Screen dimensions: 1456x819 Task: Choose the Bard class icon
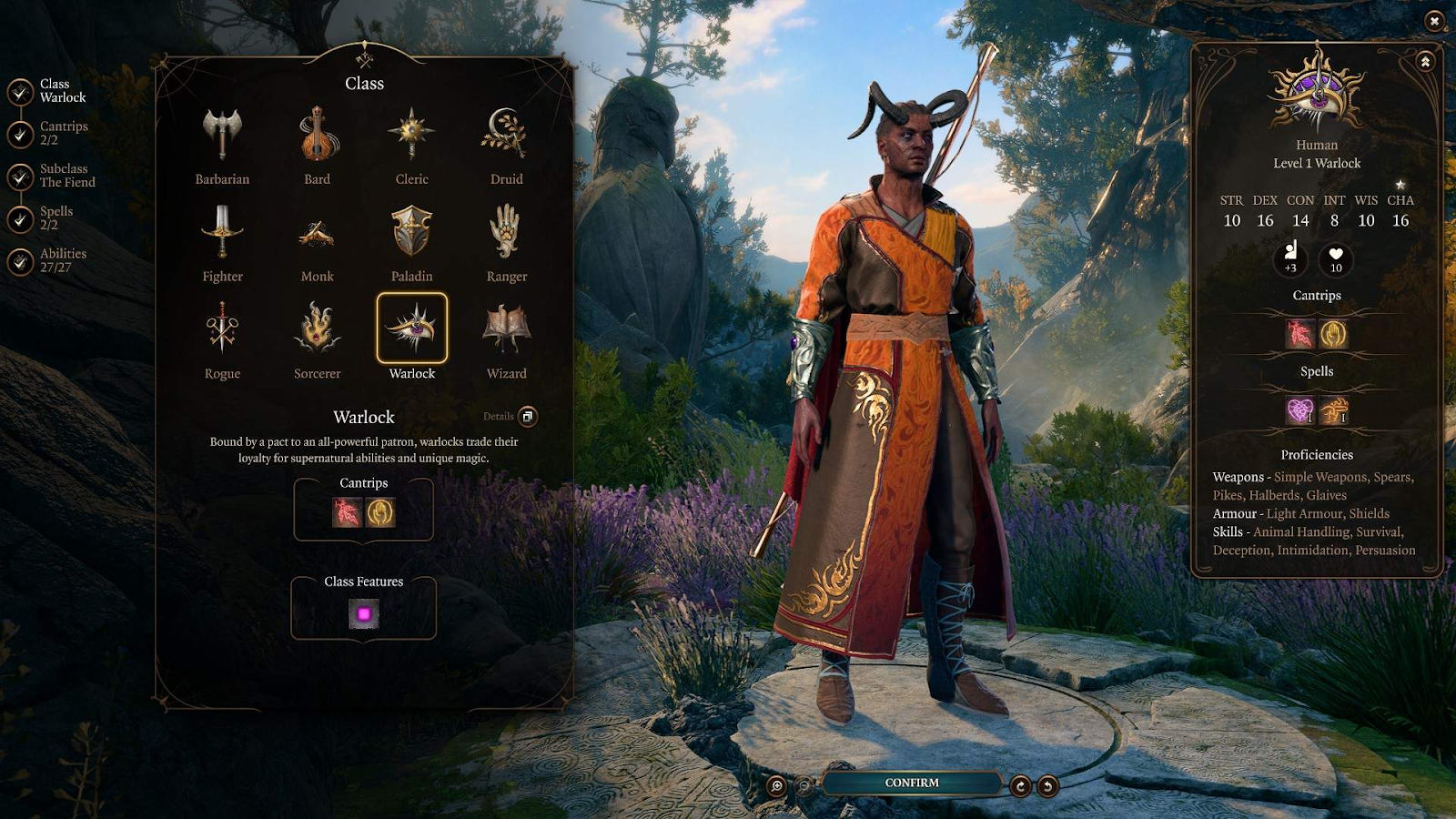click(318, 136)
